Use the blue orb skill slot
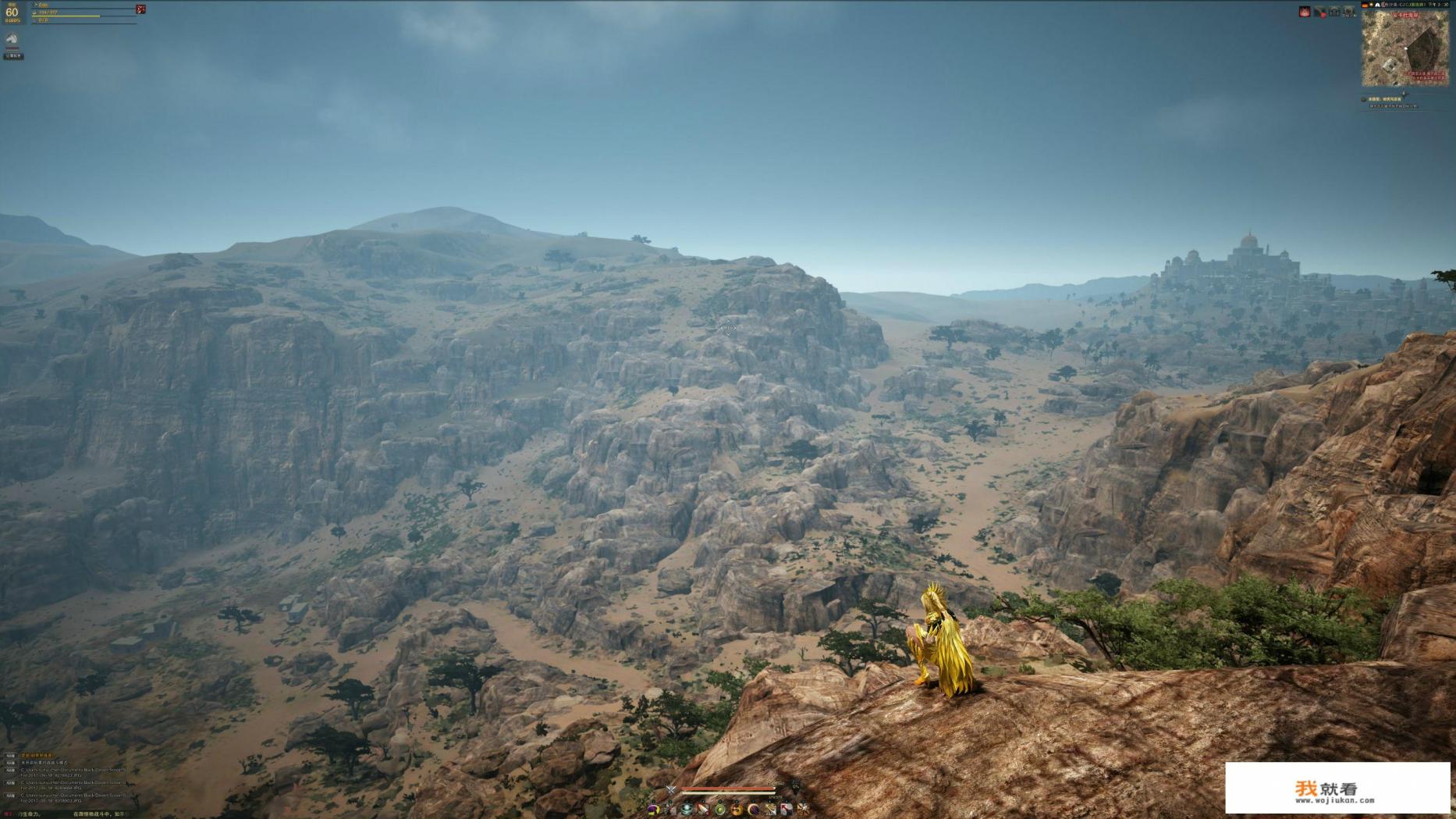Image resolution: width=1456 pixels, height=819 pixels. pos(687,810)
